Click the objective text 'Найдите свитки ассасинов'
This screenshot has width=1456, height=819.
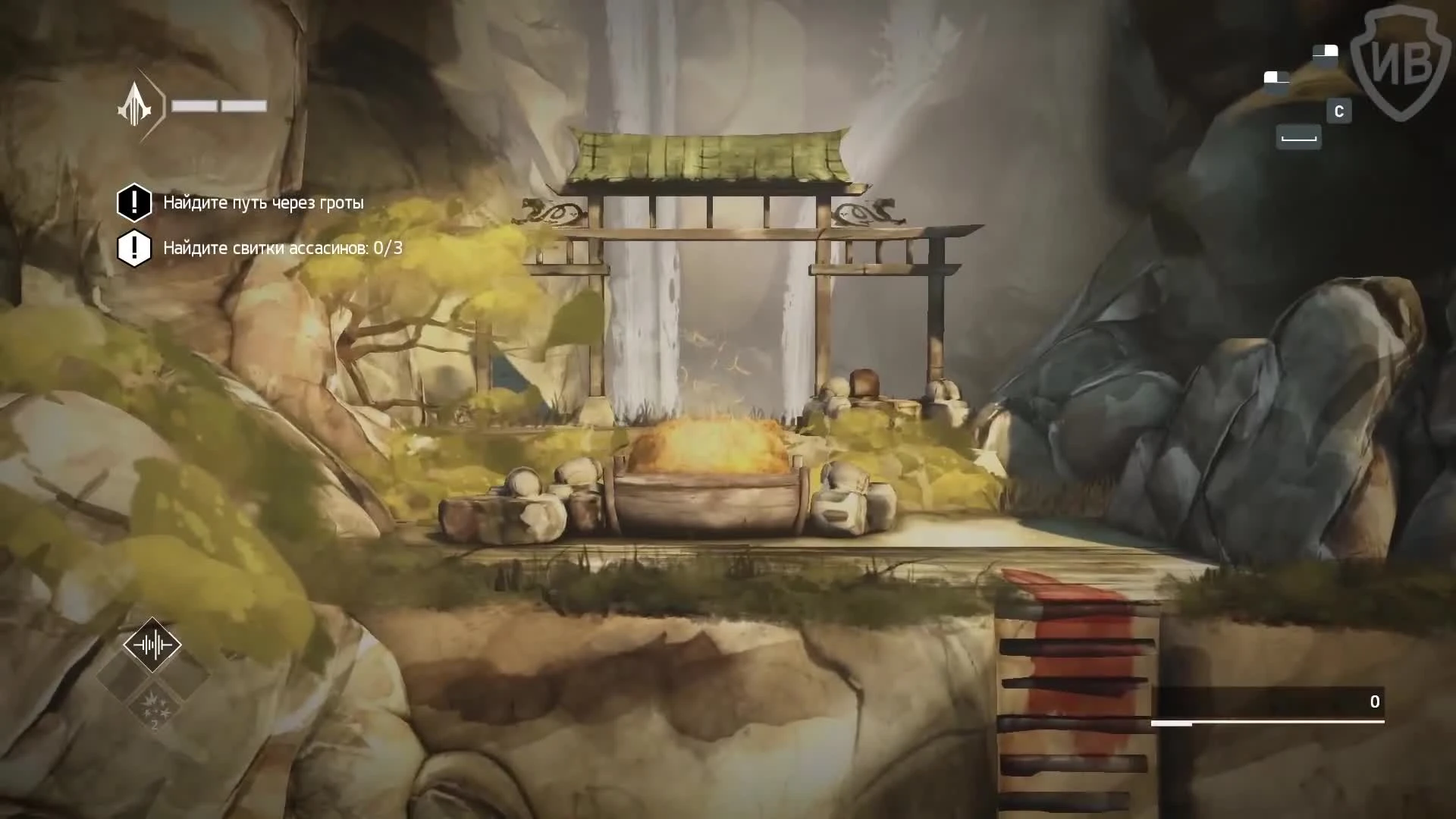pyautogui.click(x=265, y=248)
